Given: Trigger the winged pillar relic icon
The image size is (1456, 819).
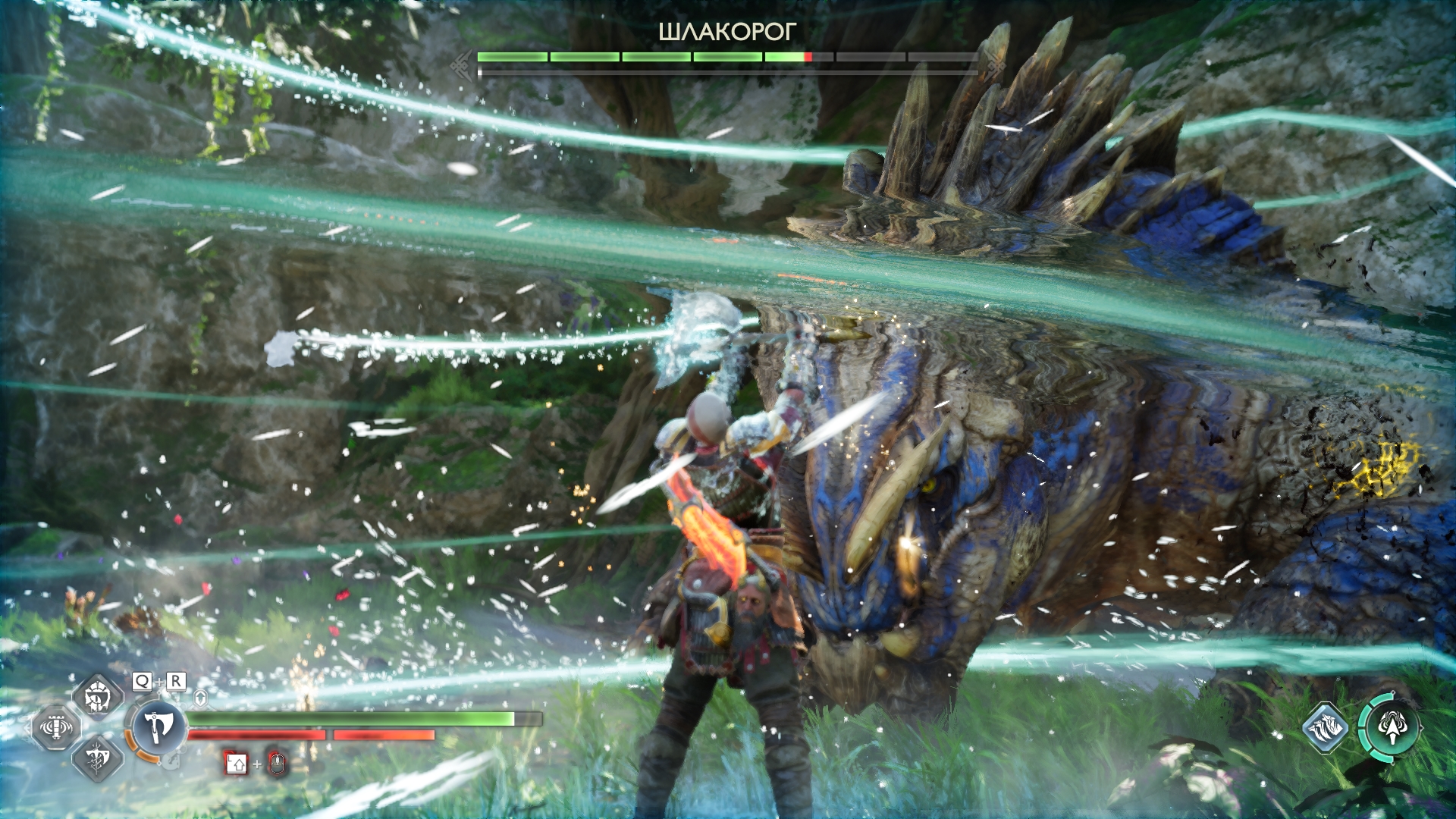Looking at the screenshot, I should click(x=55, y=727).
